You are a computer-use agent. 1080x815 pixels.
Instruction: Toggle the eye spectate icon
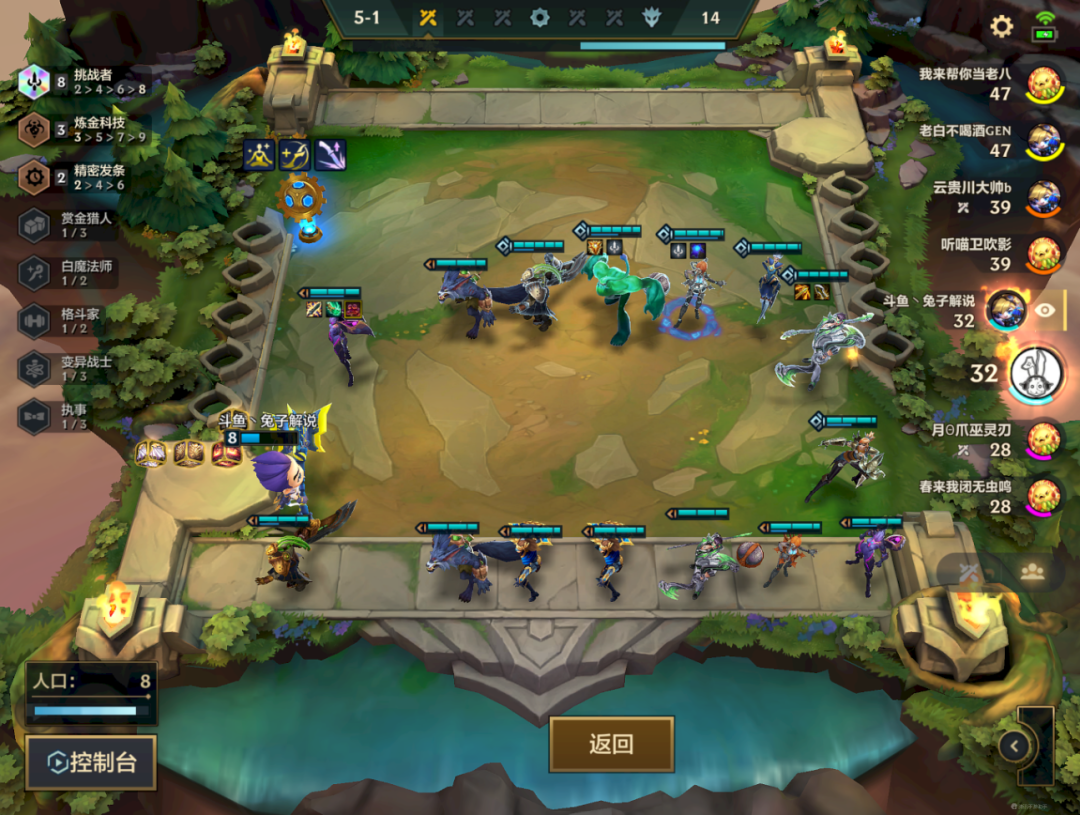pos(1045,310)
